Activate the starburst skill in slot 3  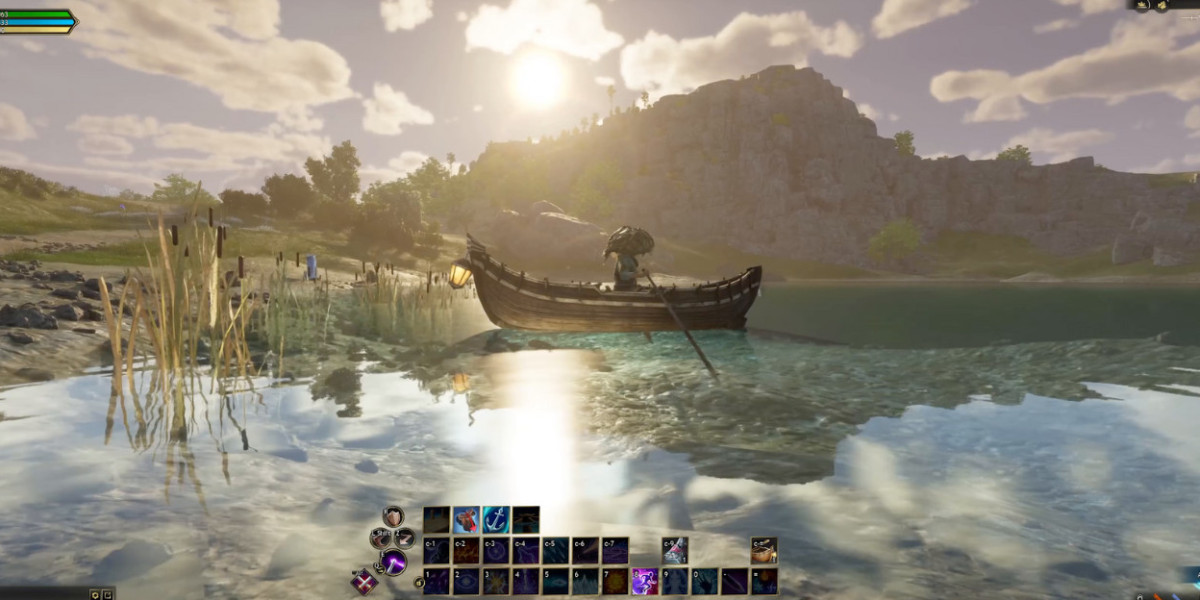click(x=496, y=581)
